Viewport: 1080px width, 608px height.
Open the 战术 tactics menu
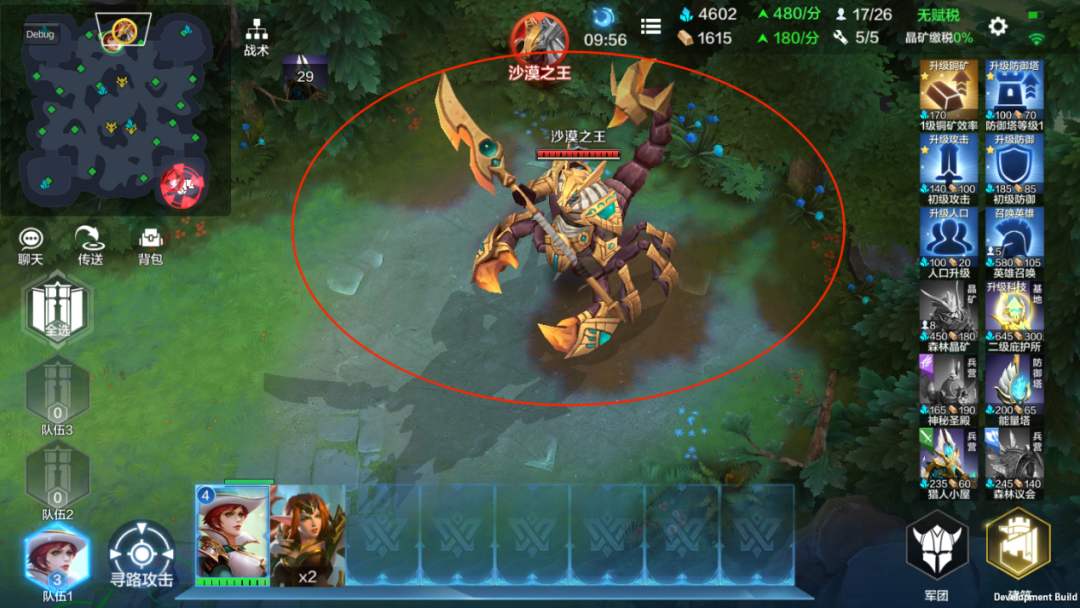[x=256, y=36]
